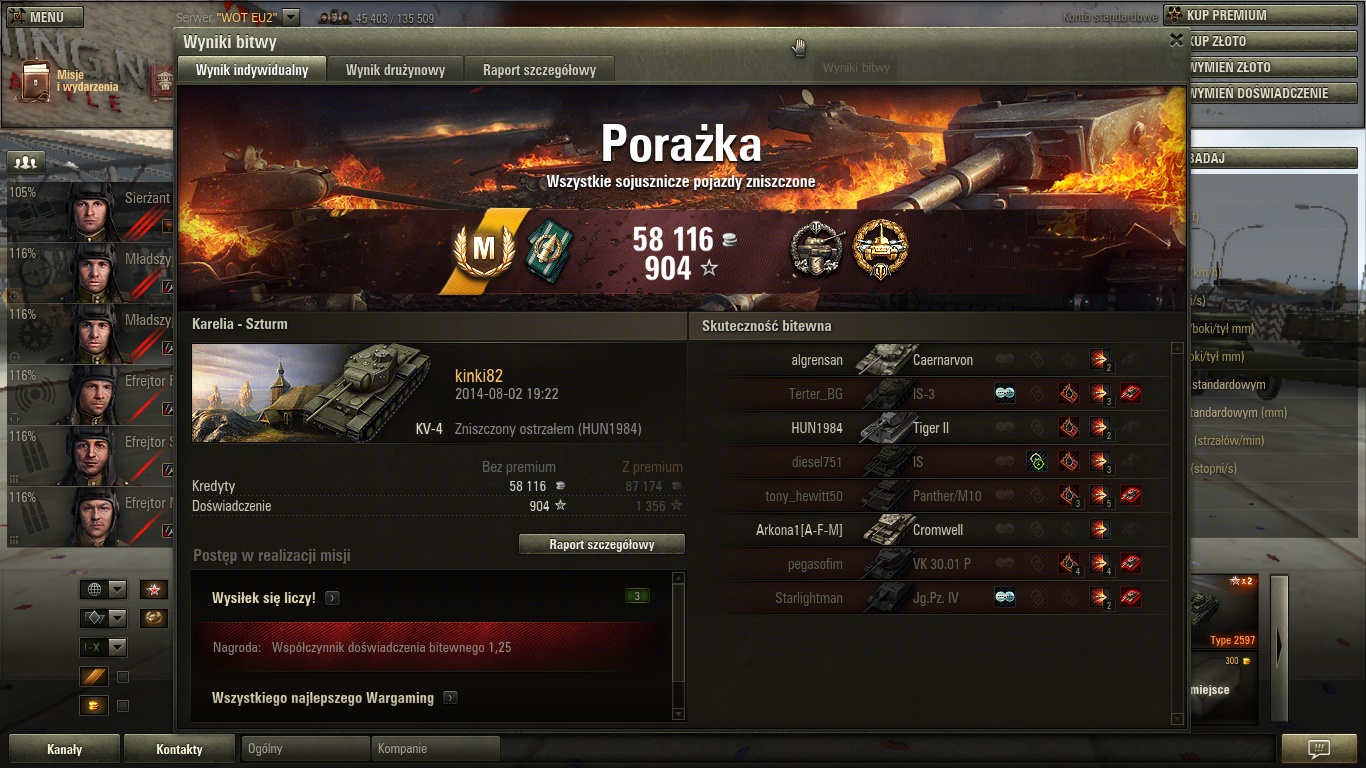Select the HUN1984 Tiger II row
The image size is (1366, 768).
coord(930,428)
